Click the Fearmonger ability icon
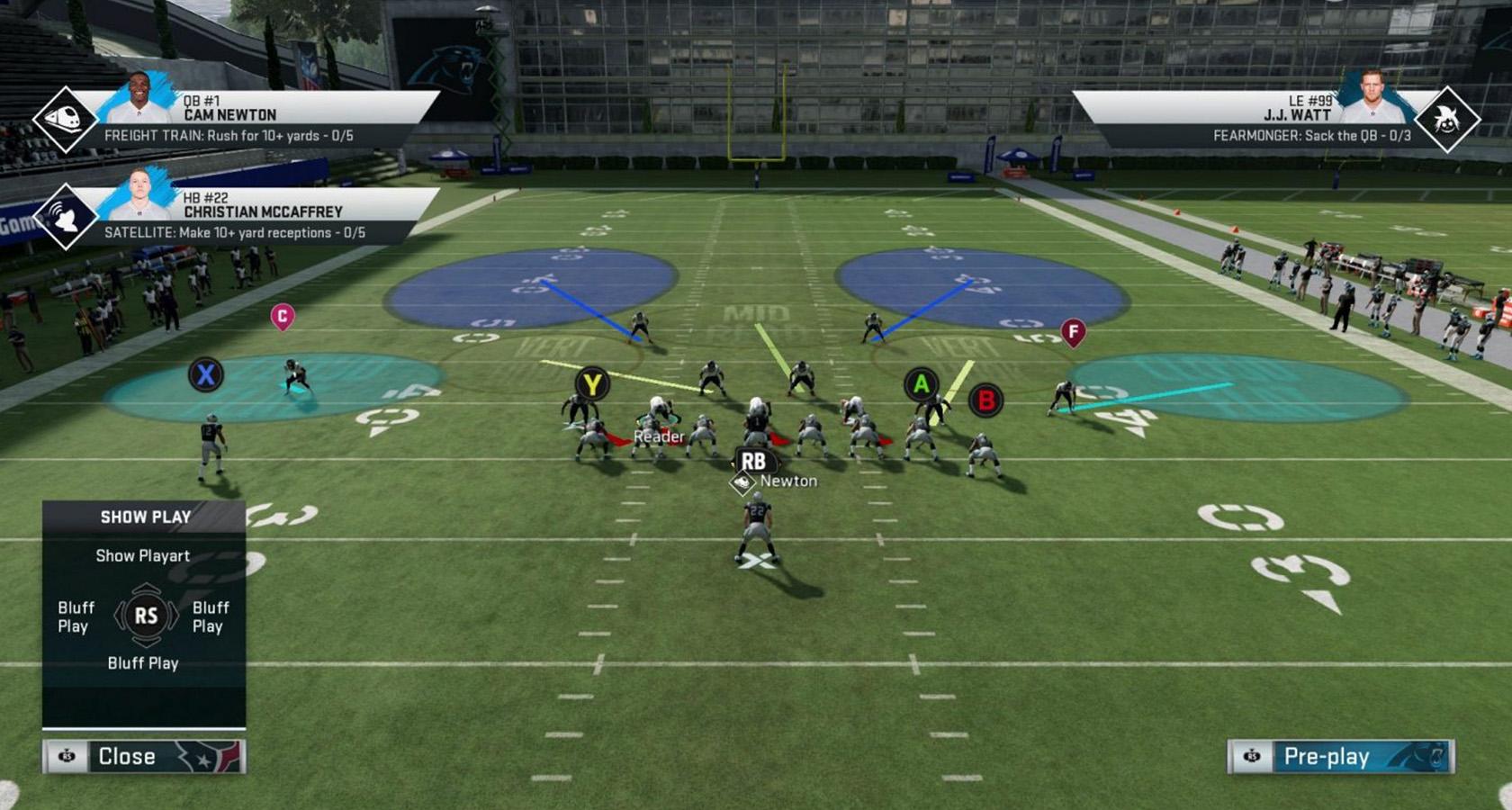The image size is (1512, 810). tap(1446, 120)
